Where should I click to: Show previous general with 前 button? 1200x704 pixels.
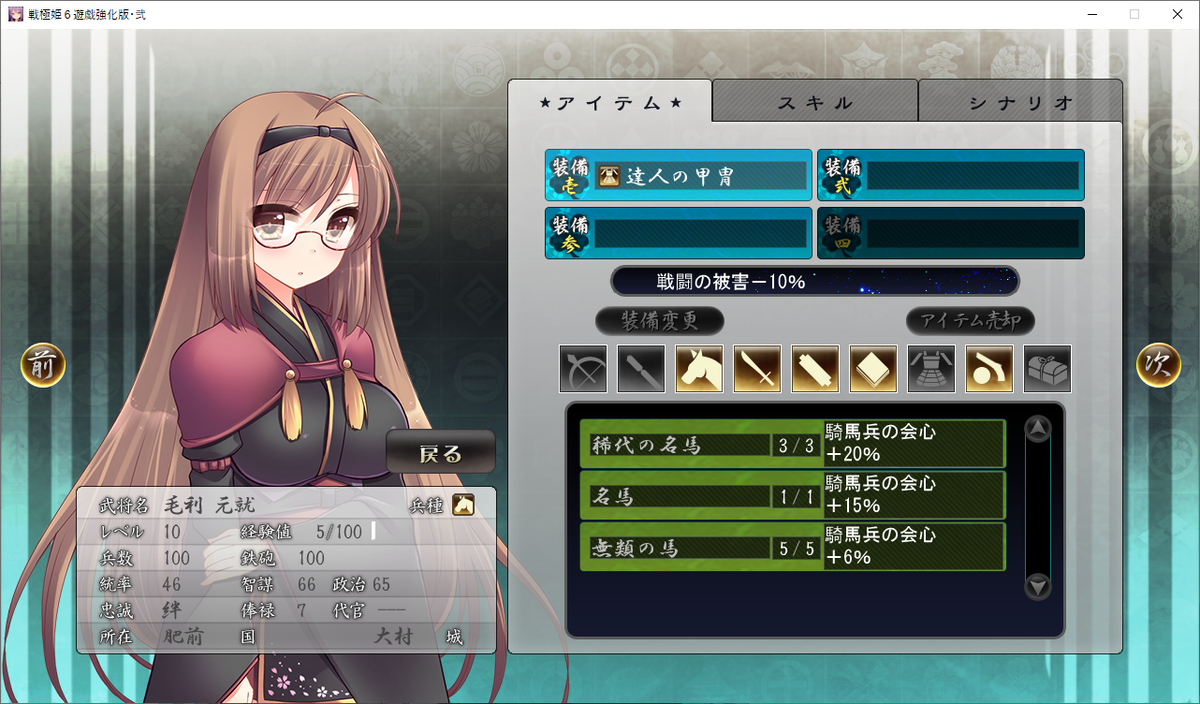click(43, 366)
